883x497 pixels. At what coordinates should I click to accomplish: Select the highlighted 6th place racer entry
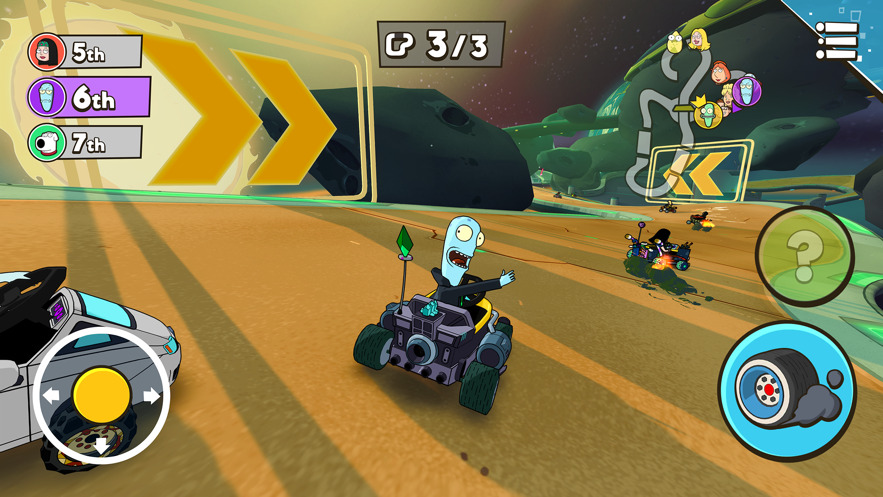pyautogui.click(x=88, y=98)
